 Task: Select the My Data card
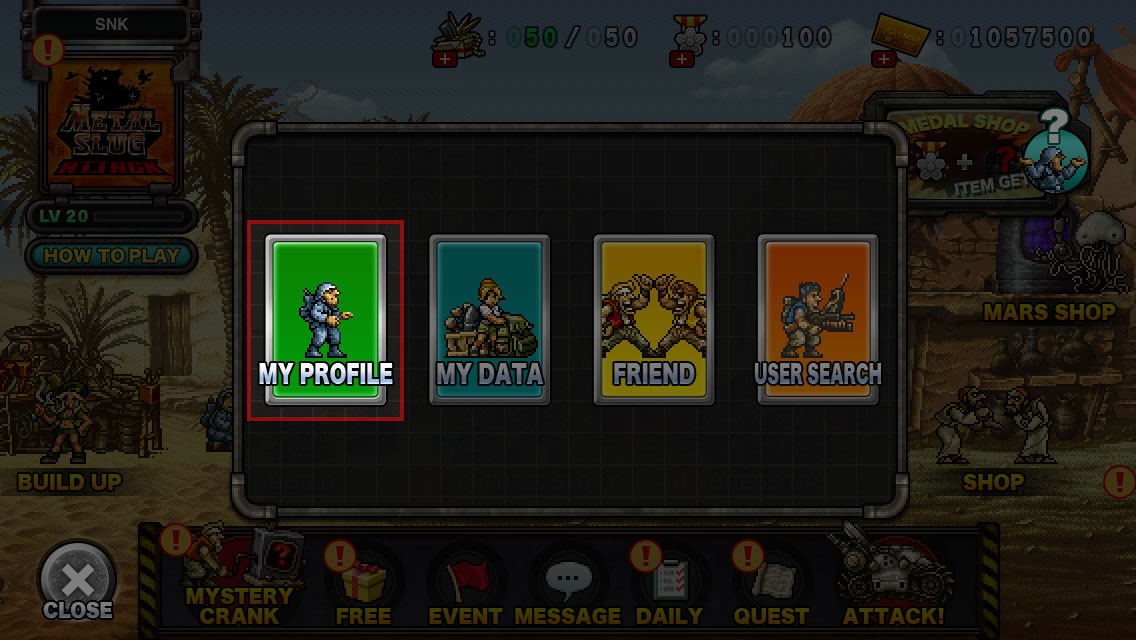[489, 320]
